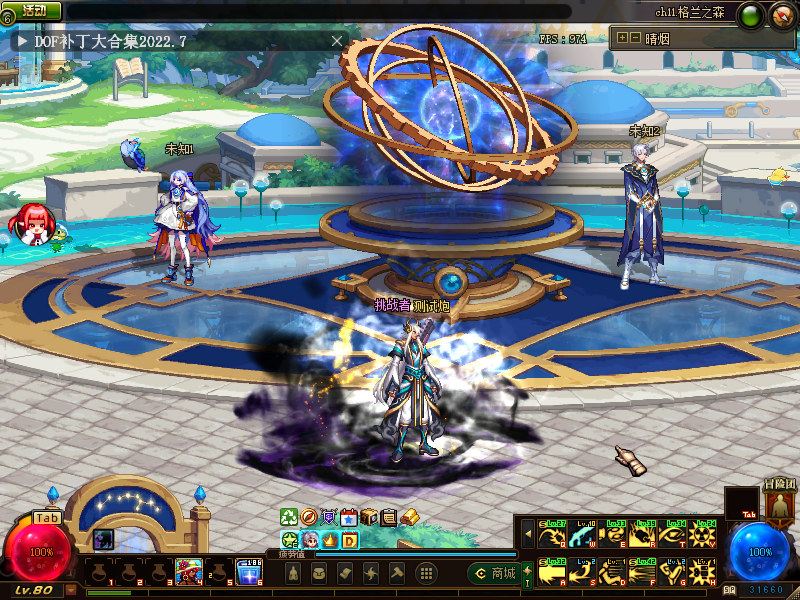The height and width of the screenshot is (600, 800).
Task: Use the blue cube item in slot 6
Action: point(249,572)
